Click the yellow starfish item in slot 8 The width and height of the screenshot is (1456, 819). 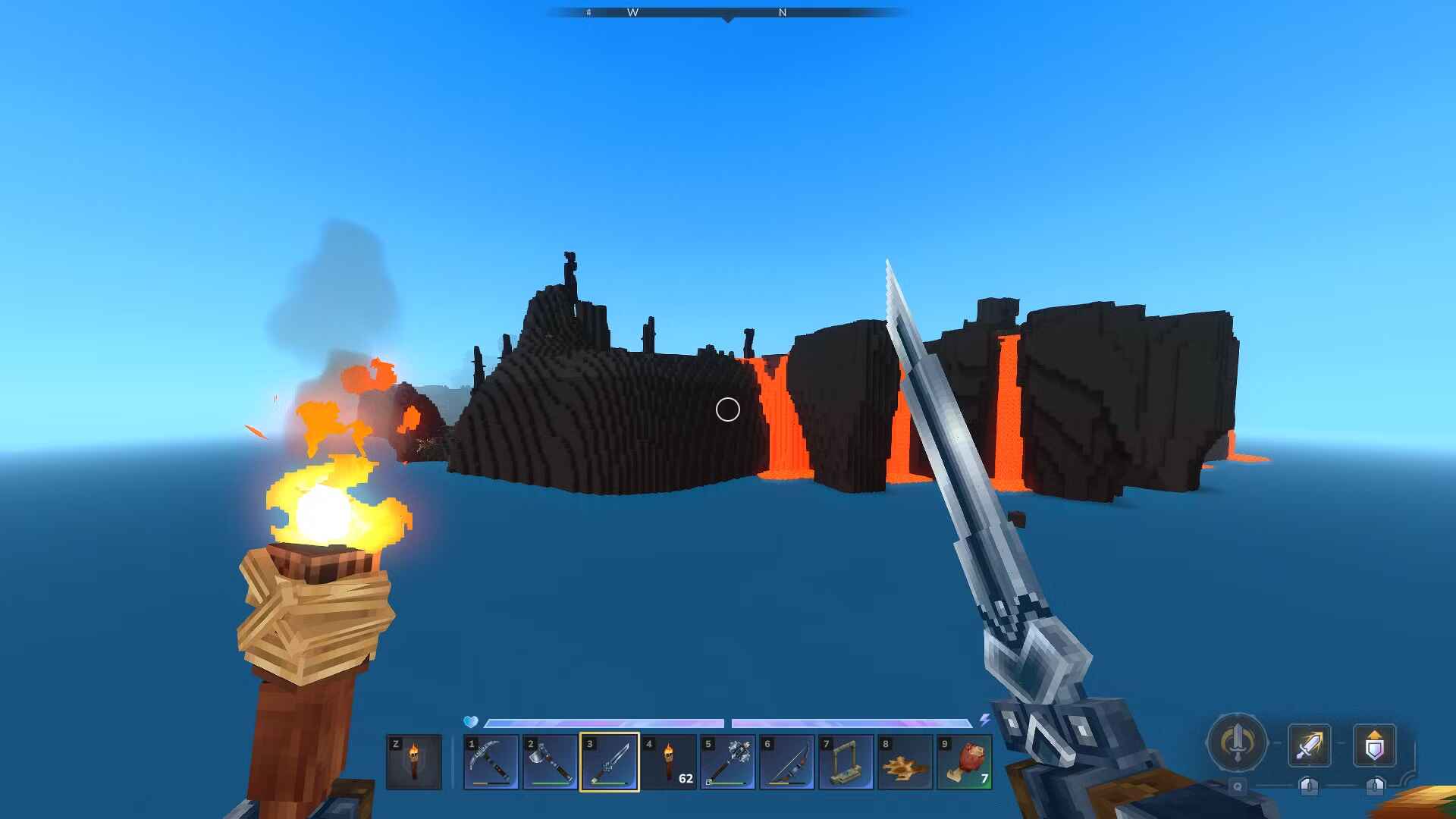coord(905,762)
